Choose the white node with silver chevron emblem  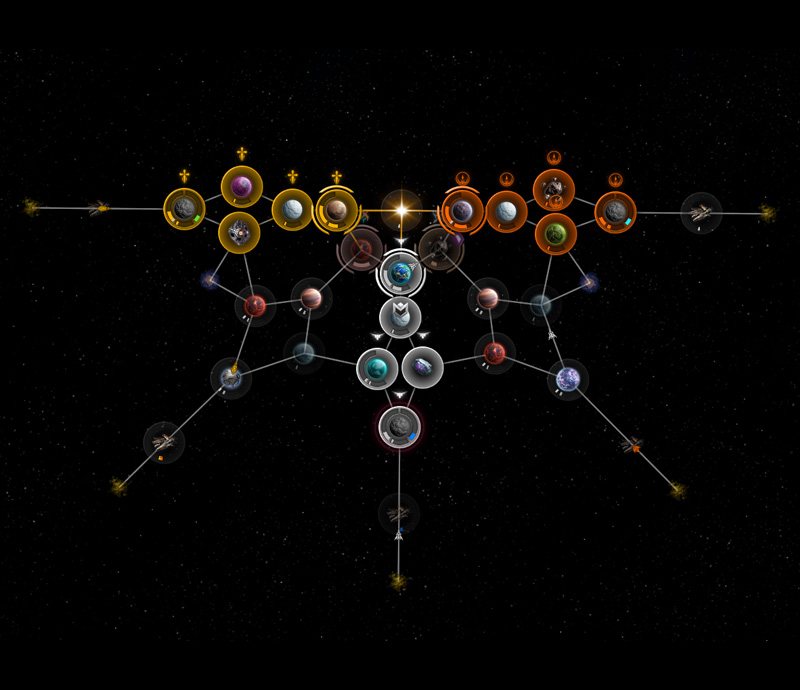click(x=400, y=317)
